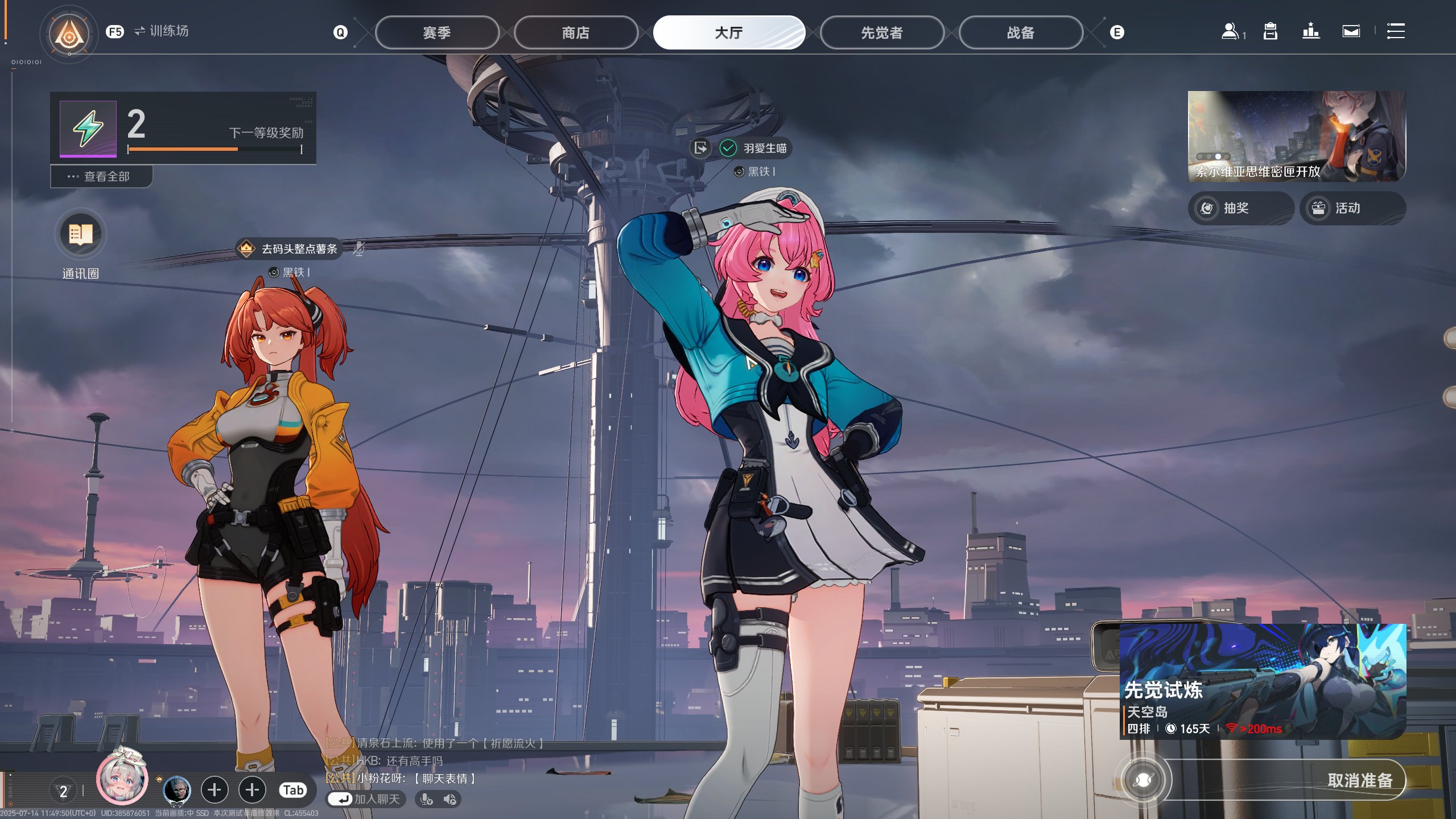Click 加入聊天 to join chat
This screenshot has height=819, width=1456.
(x=366, y=799)
